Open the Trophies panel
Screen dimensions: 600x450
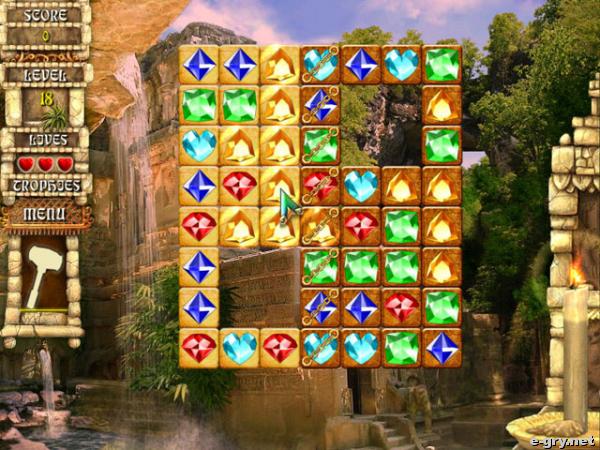pos(45,186)
